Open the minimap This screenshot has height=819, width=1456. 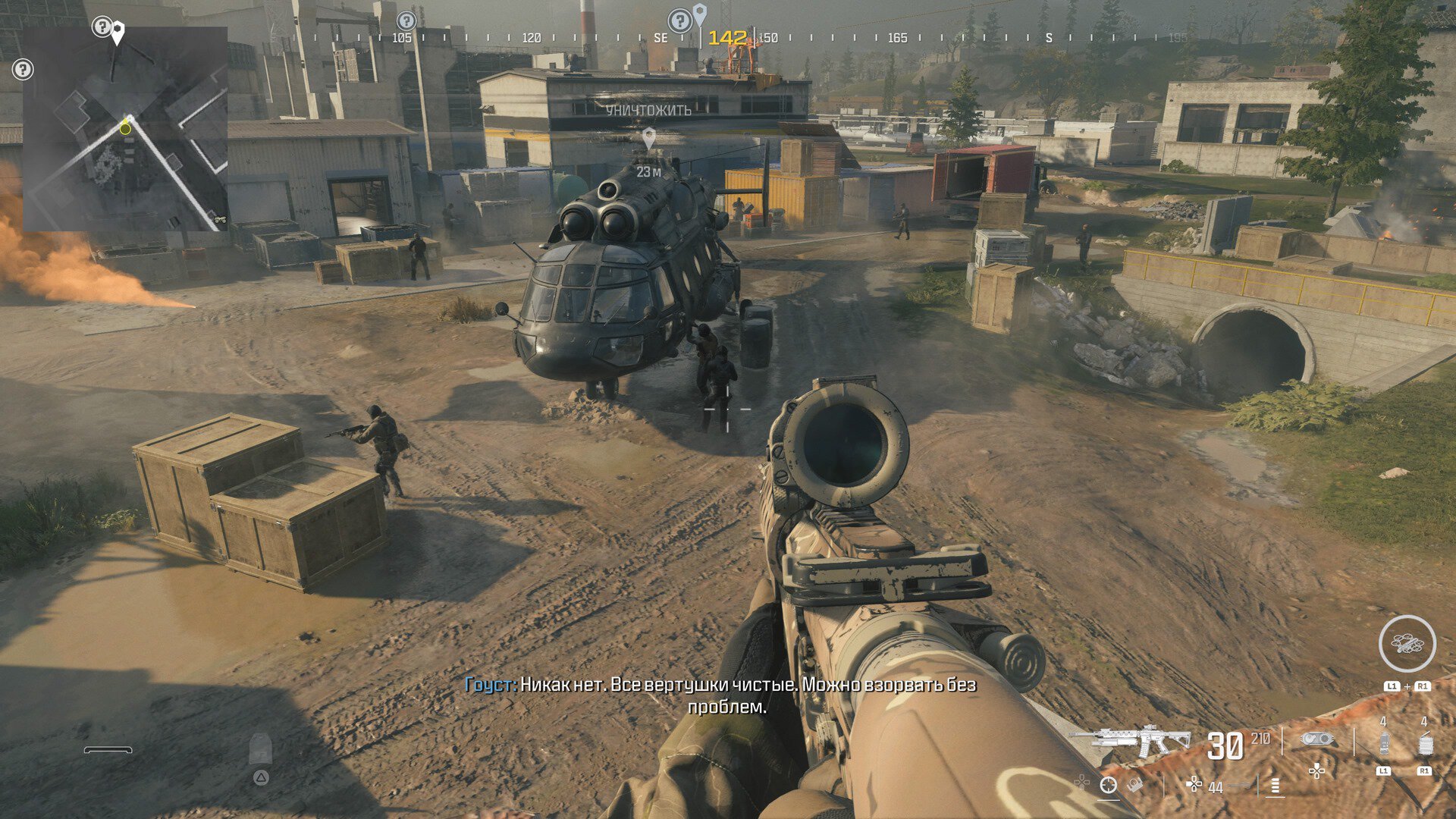pos(125,129)
